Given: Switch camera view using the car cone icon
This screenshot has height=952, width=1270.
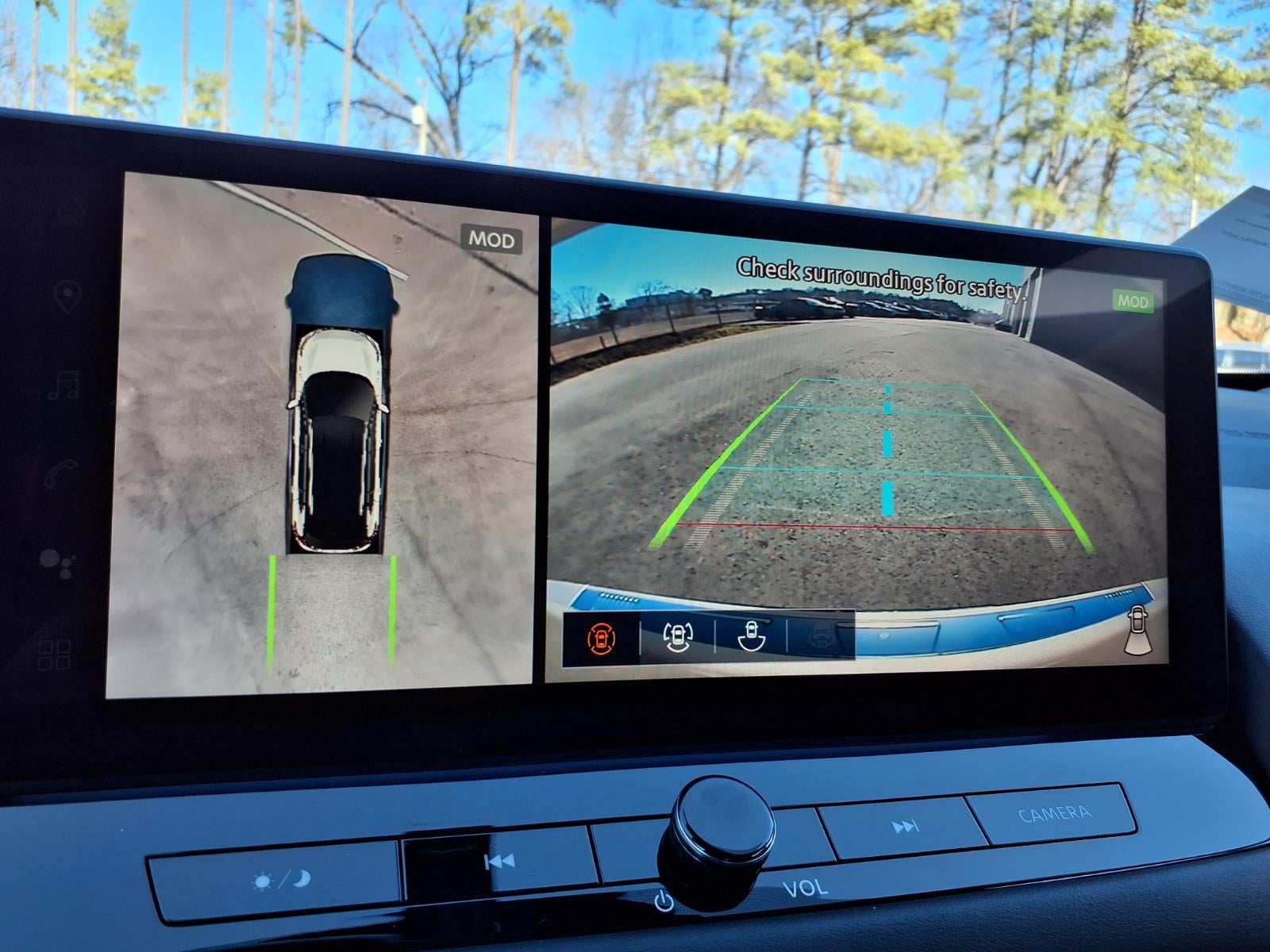Looking at the screenshot, I should click(x=1137, y=632).
